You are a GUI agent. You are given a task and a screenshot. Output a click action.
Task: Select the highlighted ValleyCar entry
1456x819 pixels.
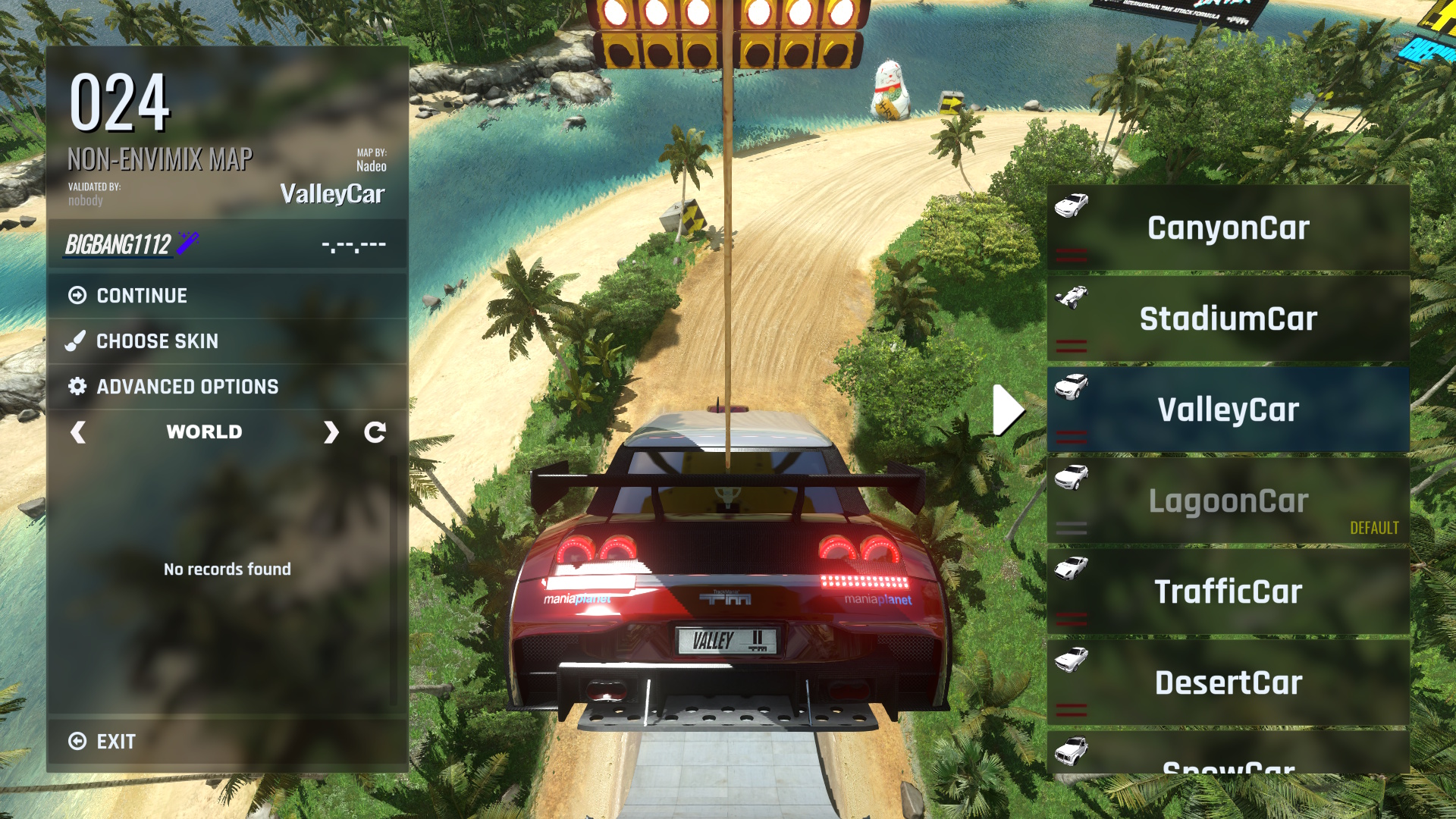click(x=1228, y=409)
